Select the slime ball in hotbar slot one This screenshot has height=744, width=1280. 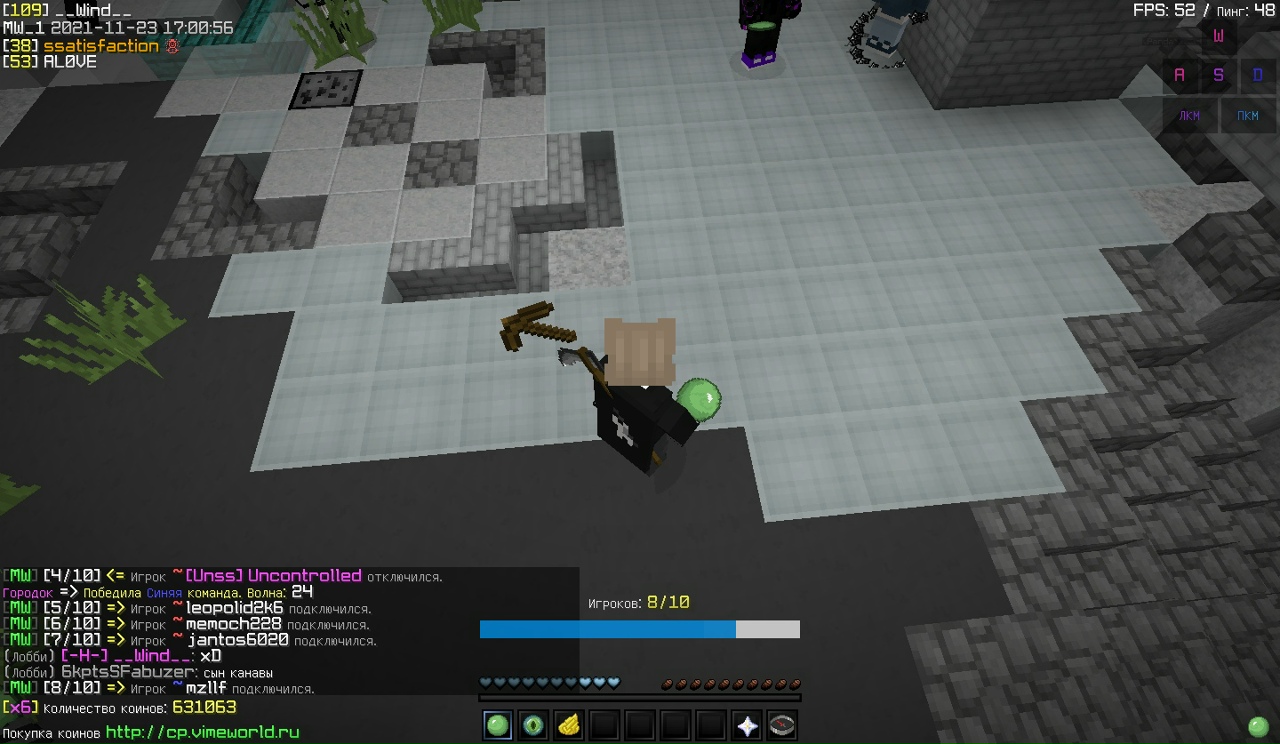click(497, 725)
